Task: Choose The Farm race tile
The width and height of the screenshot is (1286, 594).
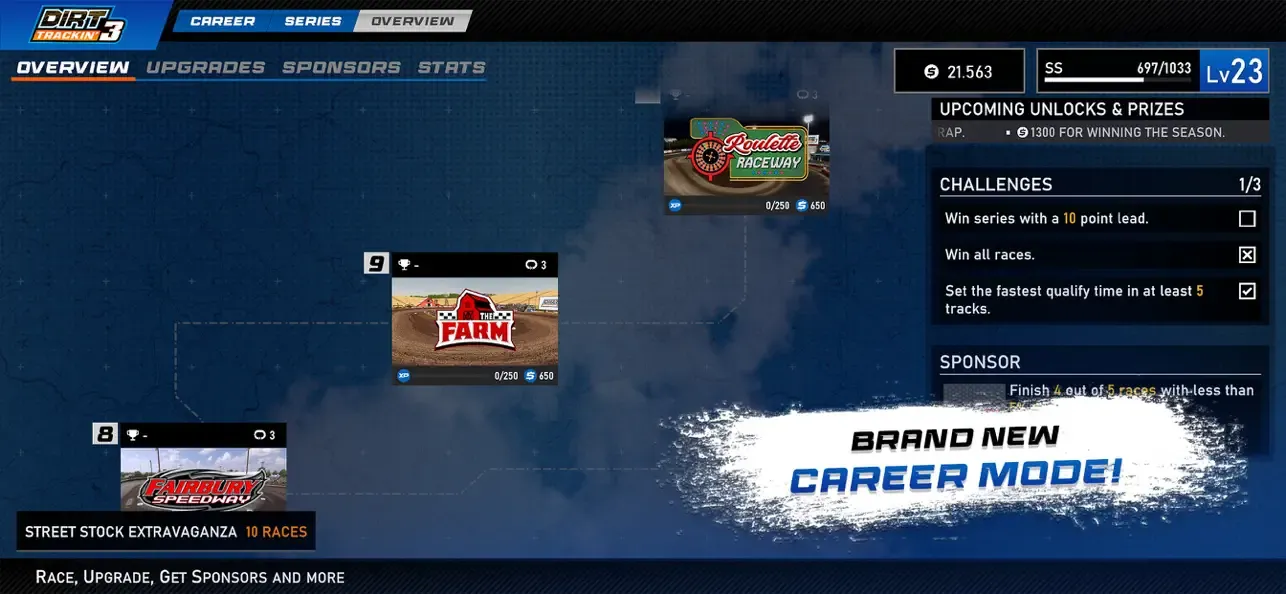Action: [x=474, y=322]
